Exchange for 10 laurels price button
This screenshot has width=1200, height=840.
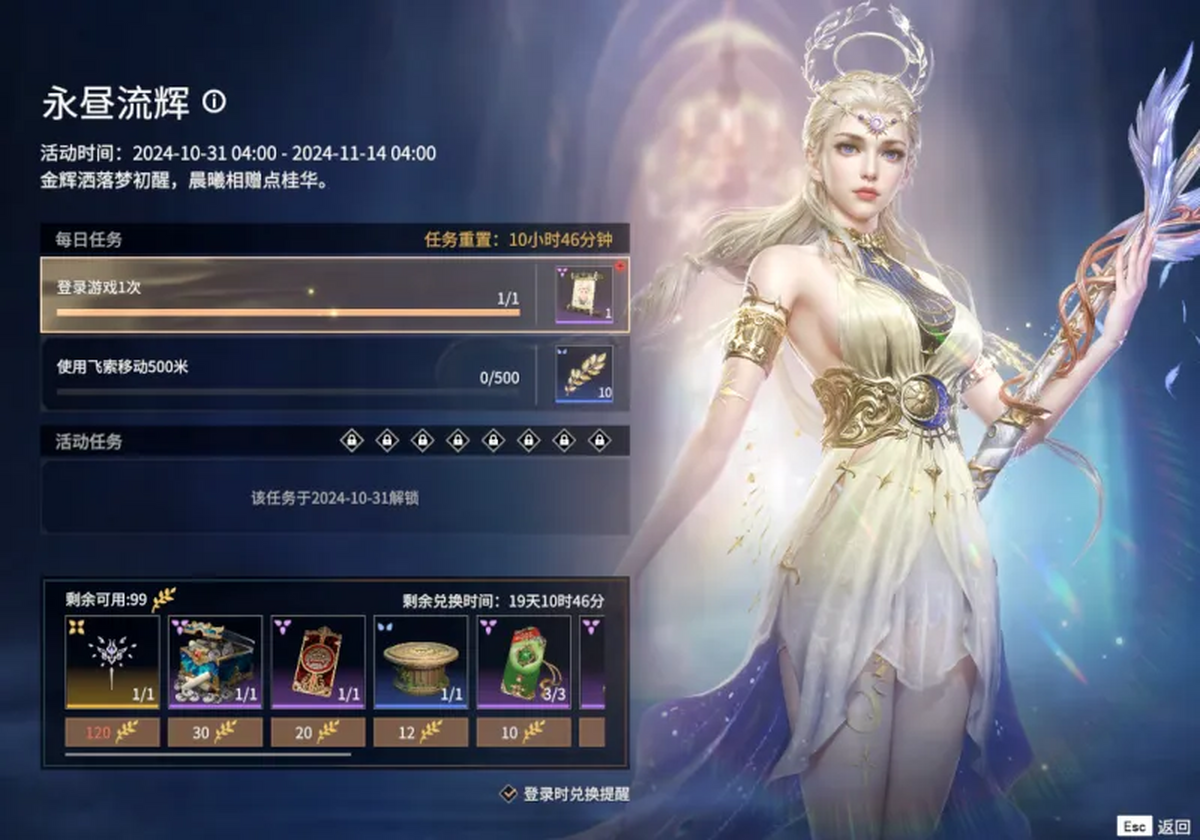524,732
